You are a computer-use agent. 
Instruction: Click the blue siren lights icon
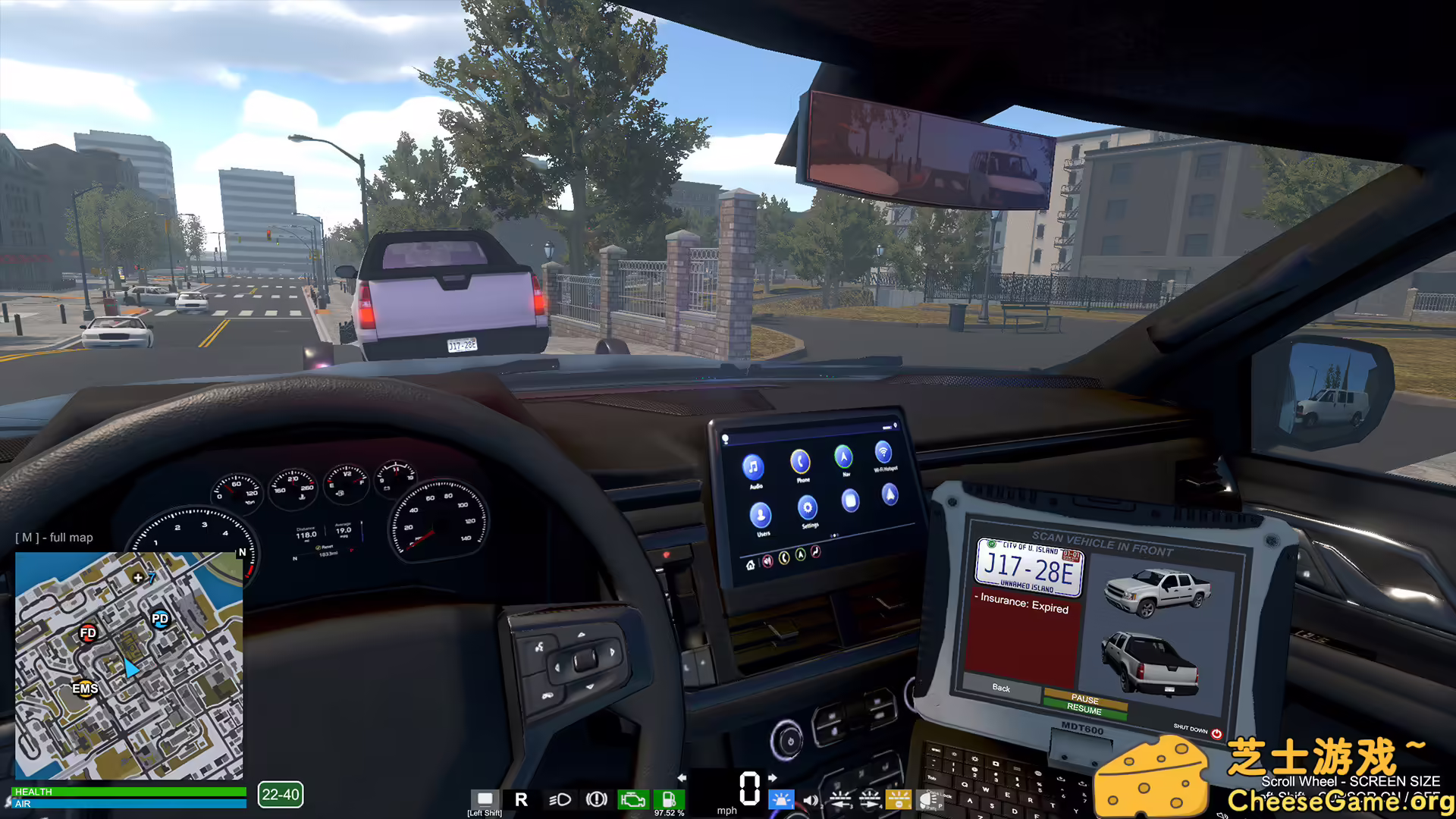tap(781, 799)
